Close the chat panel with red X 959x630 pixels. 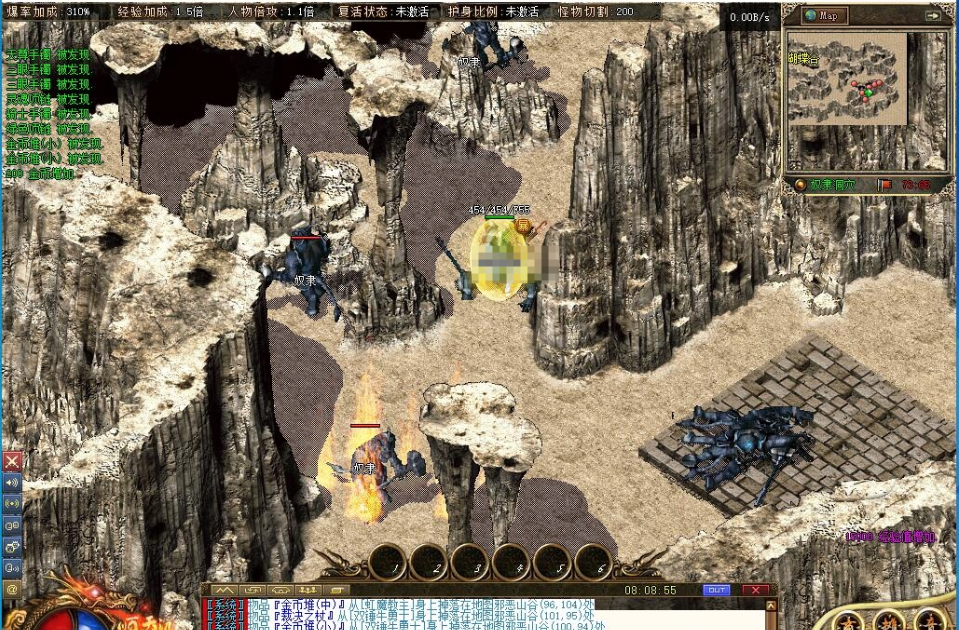(x=756, y=590)
